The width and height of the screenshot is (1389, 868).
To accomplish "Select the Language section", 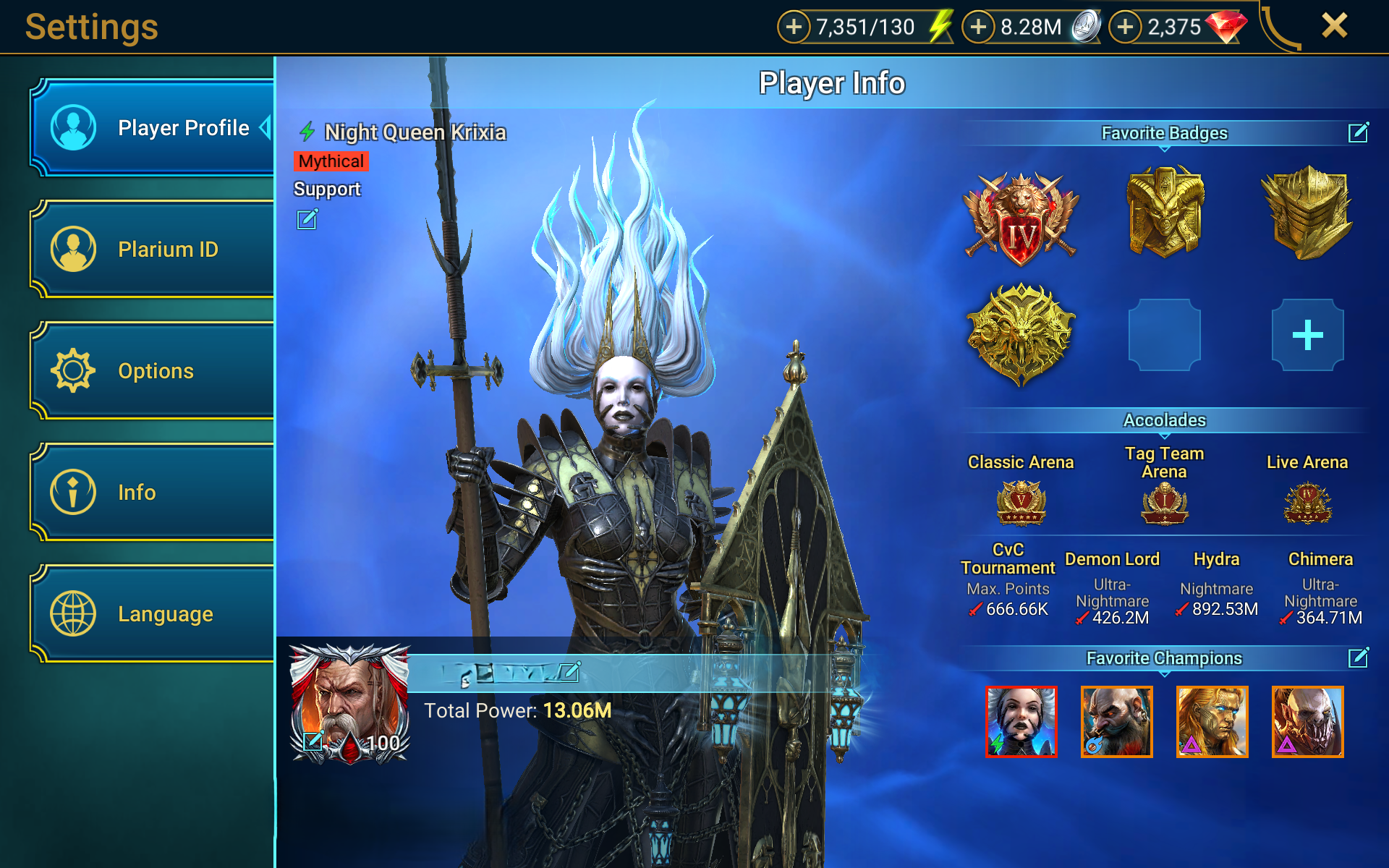I will 152,614.
